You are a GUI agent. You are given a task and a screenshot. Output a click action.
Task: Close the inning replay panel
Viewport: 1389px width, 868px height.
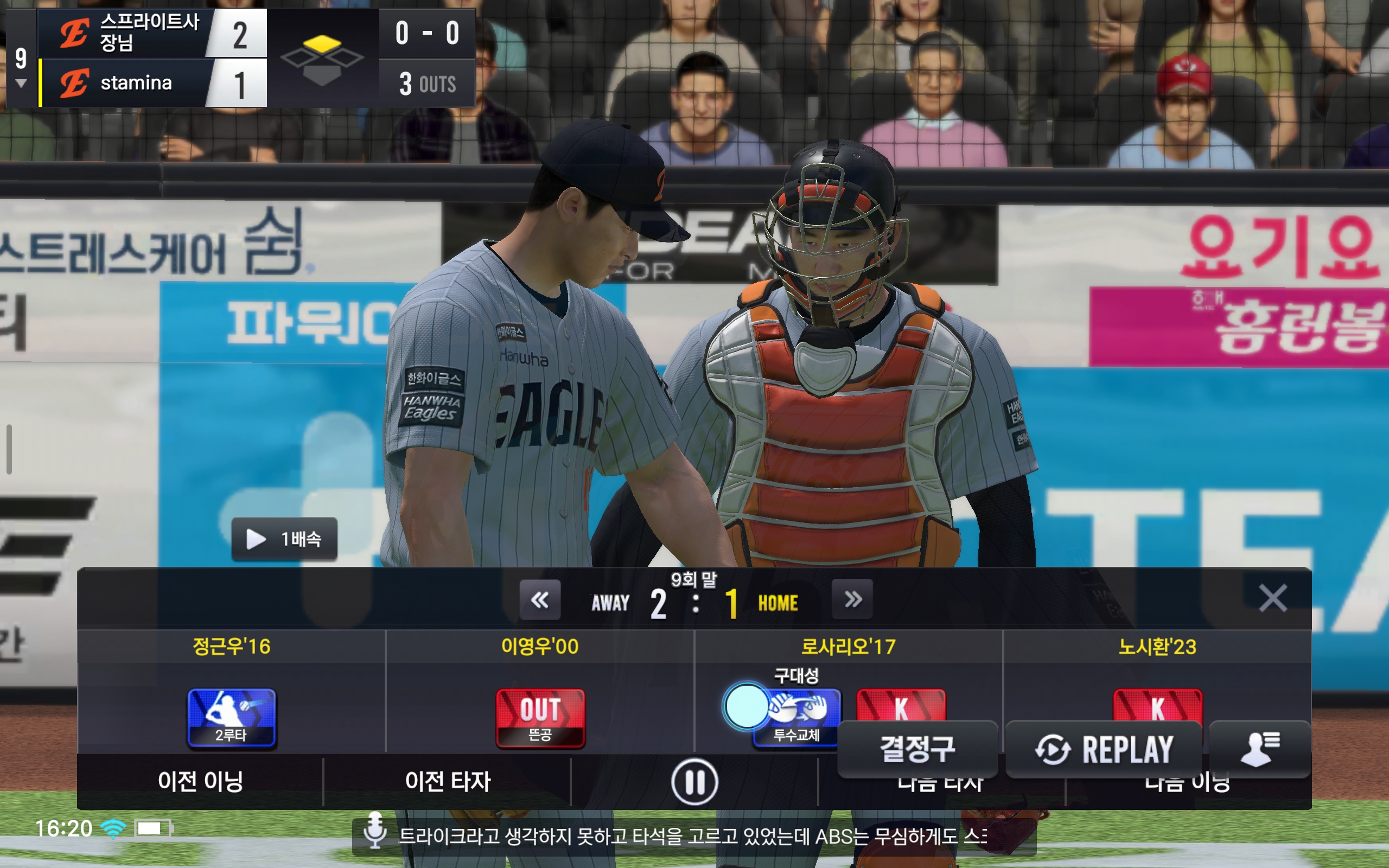(x=1272, y=598)
